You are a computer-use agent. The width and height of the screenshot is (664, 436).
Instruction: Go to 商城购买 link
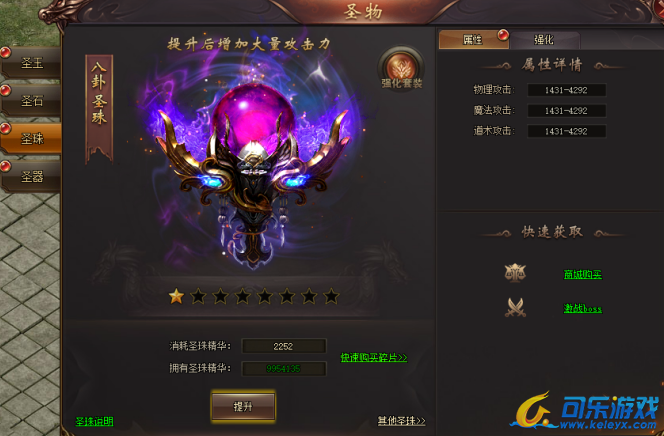[582, 274]
